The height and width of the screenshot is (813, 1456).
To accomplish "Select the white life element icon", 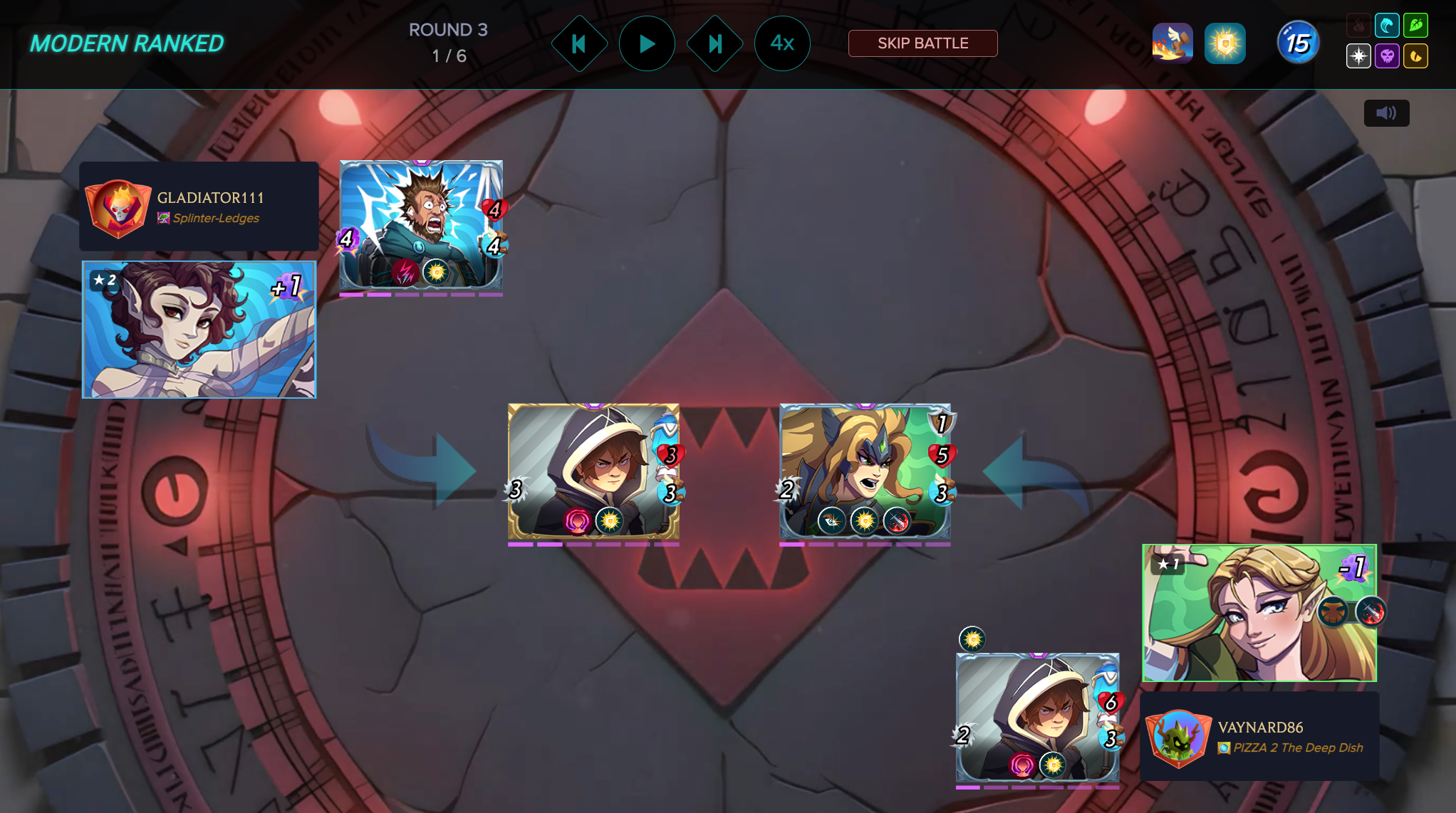I will pos(1358,56).
